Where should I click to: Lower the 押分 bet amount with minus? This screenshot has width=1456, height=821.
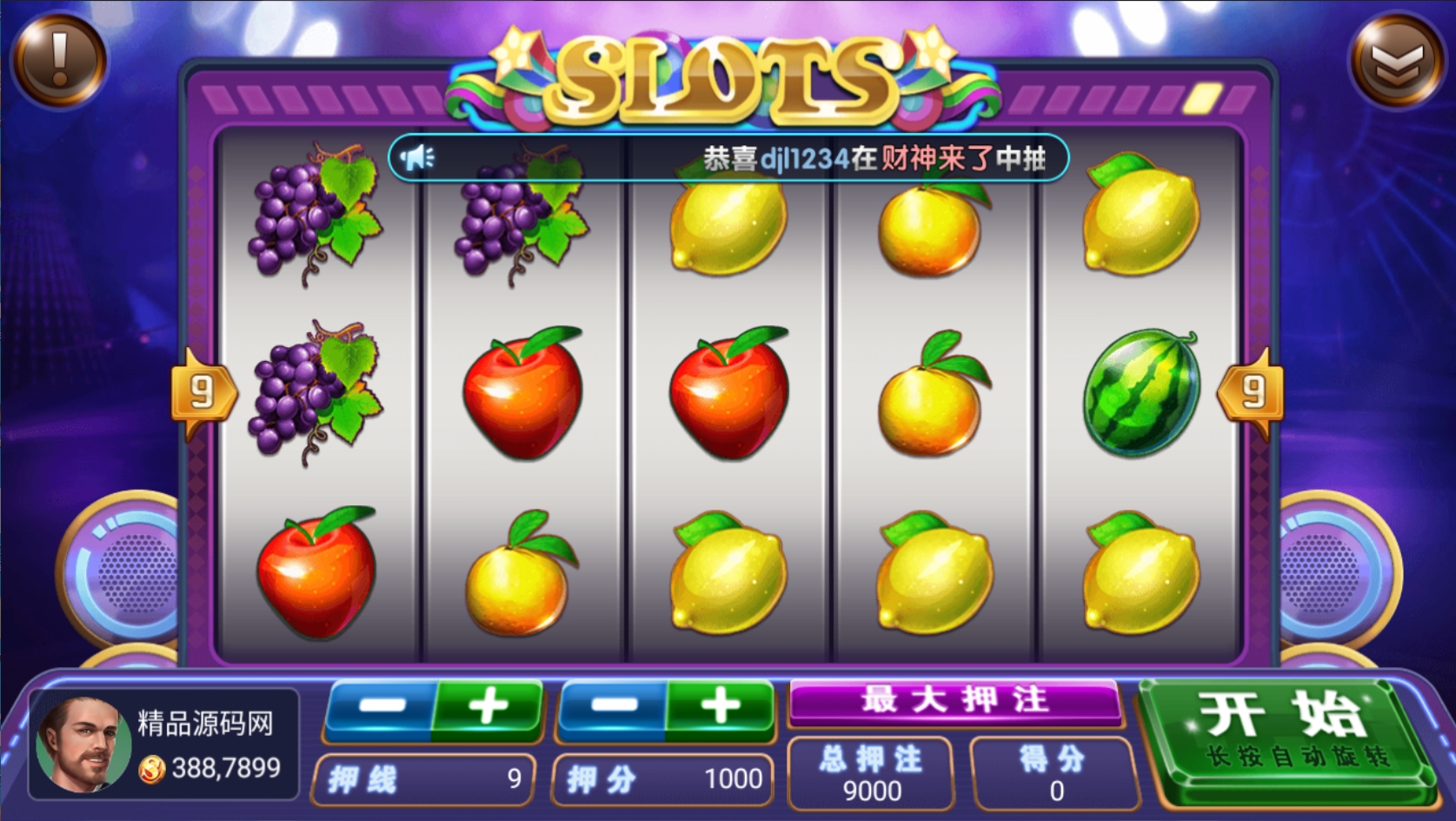tap(613, 707)
